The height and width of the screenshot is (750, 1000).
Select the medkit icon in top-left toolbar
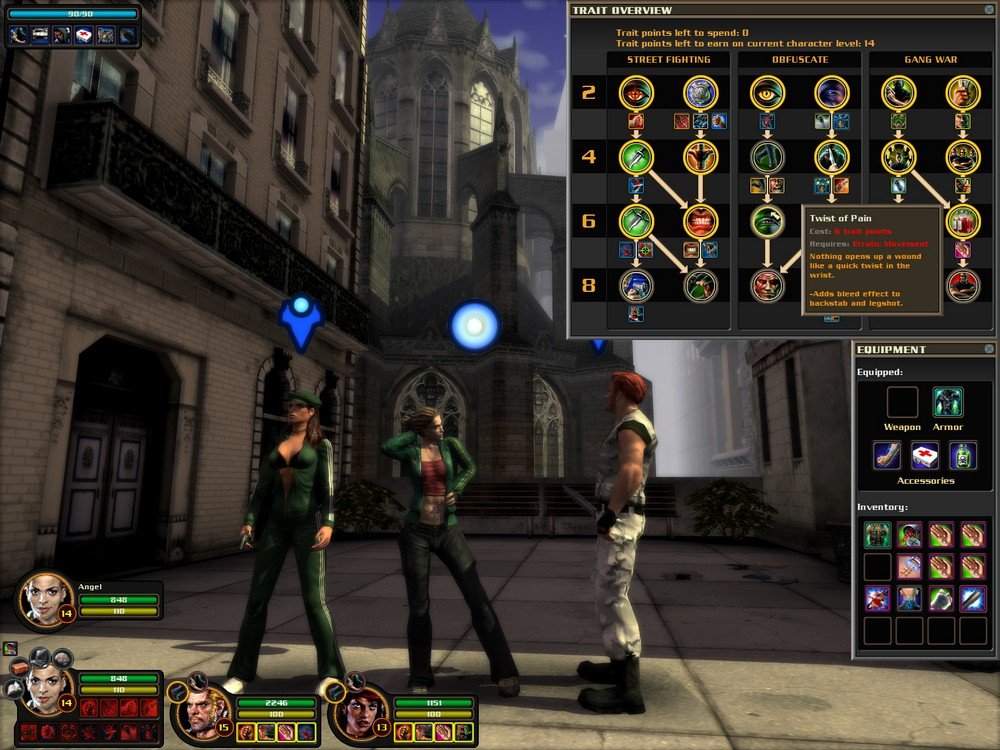84,36
